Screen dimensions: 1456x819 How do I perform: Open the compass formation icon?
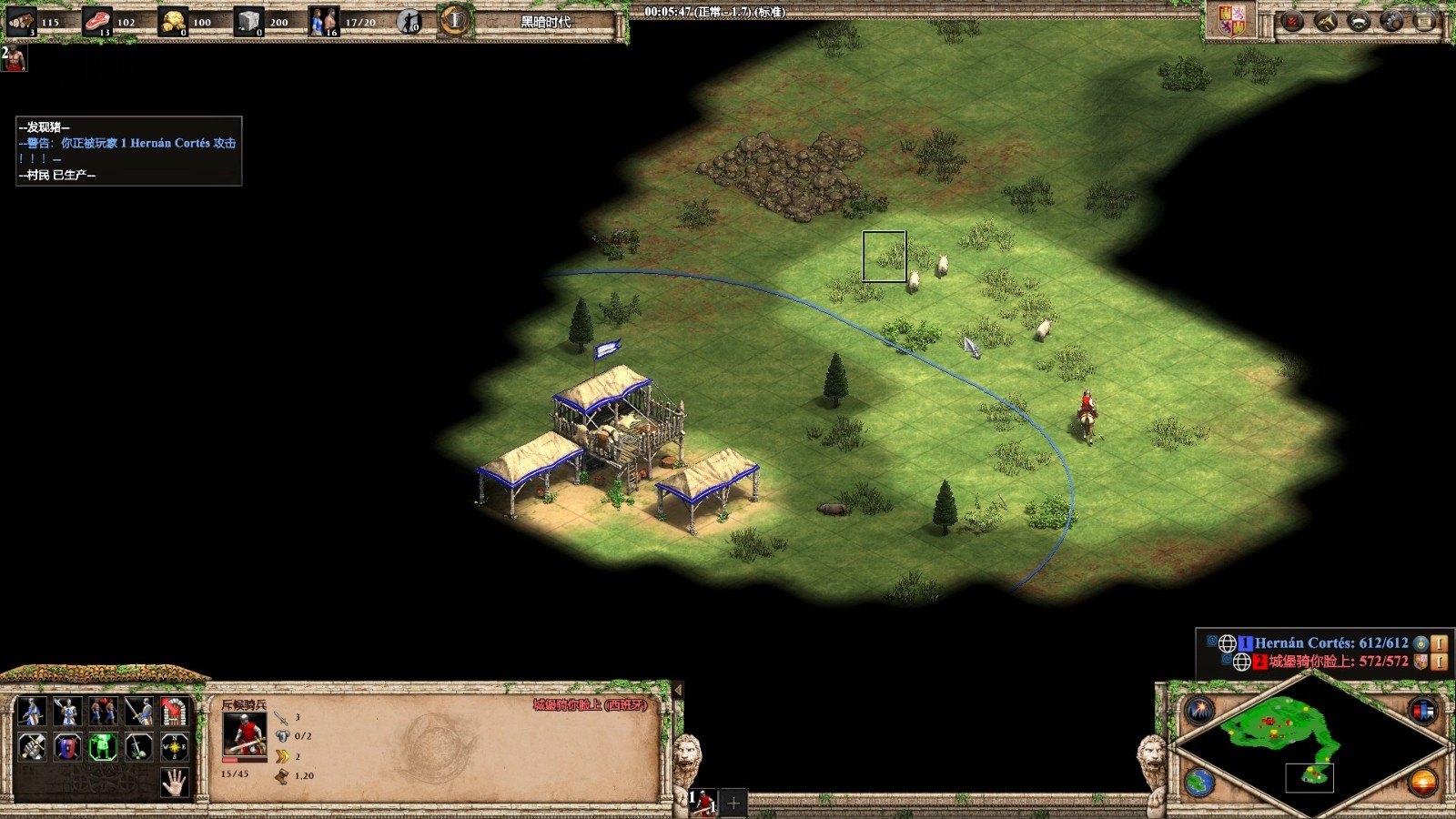click(174, 747)
